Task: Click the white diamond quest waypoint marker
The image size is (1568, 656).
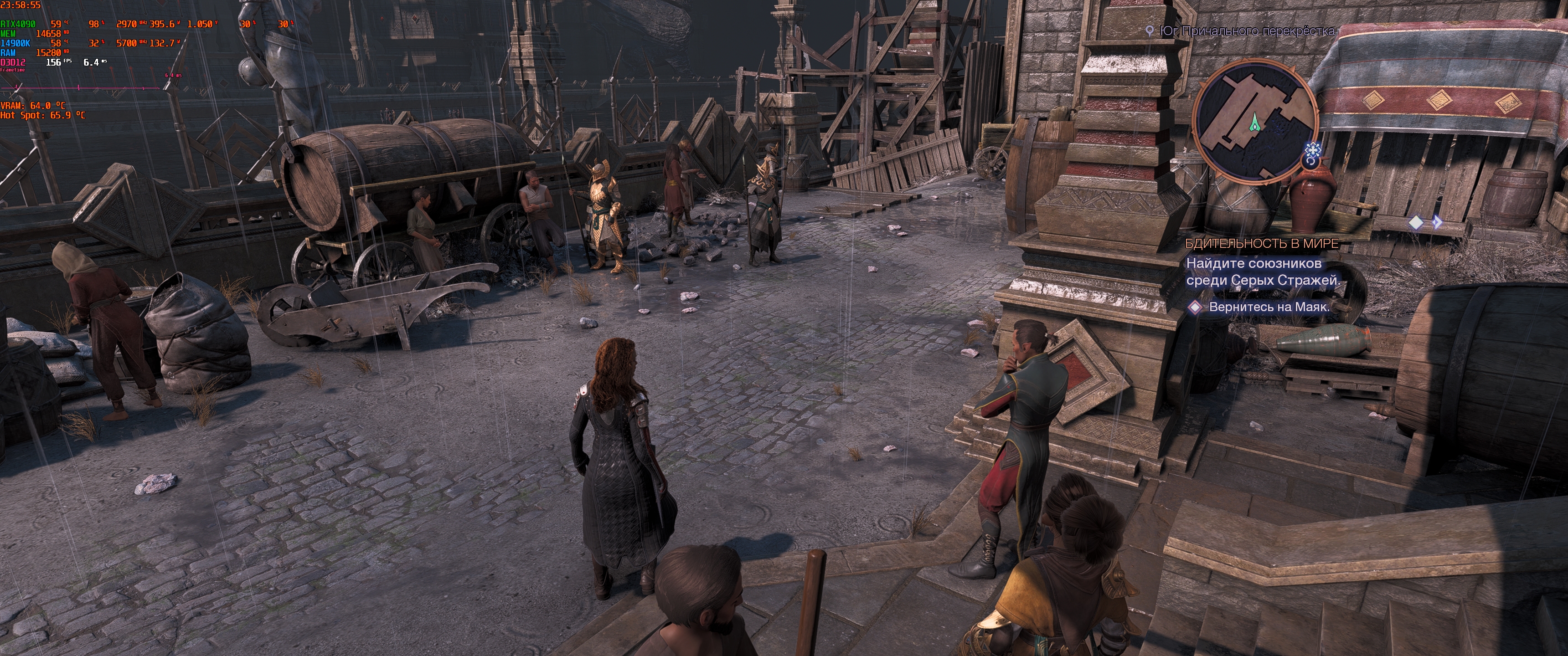Action: pos(1417,223)
